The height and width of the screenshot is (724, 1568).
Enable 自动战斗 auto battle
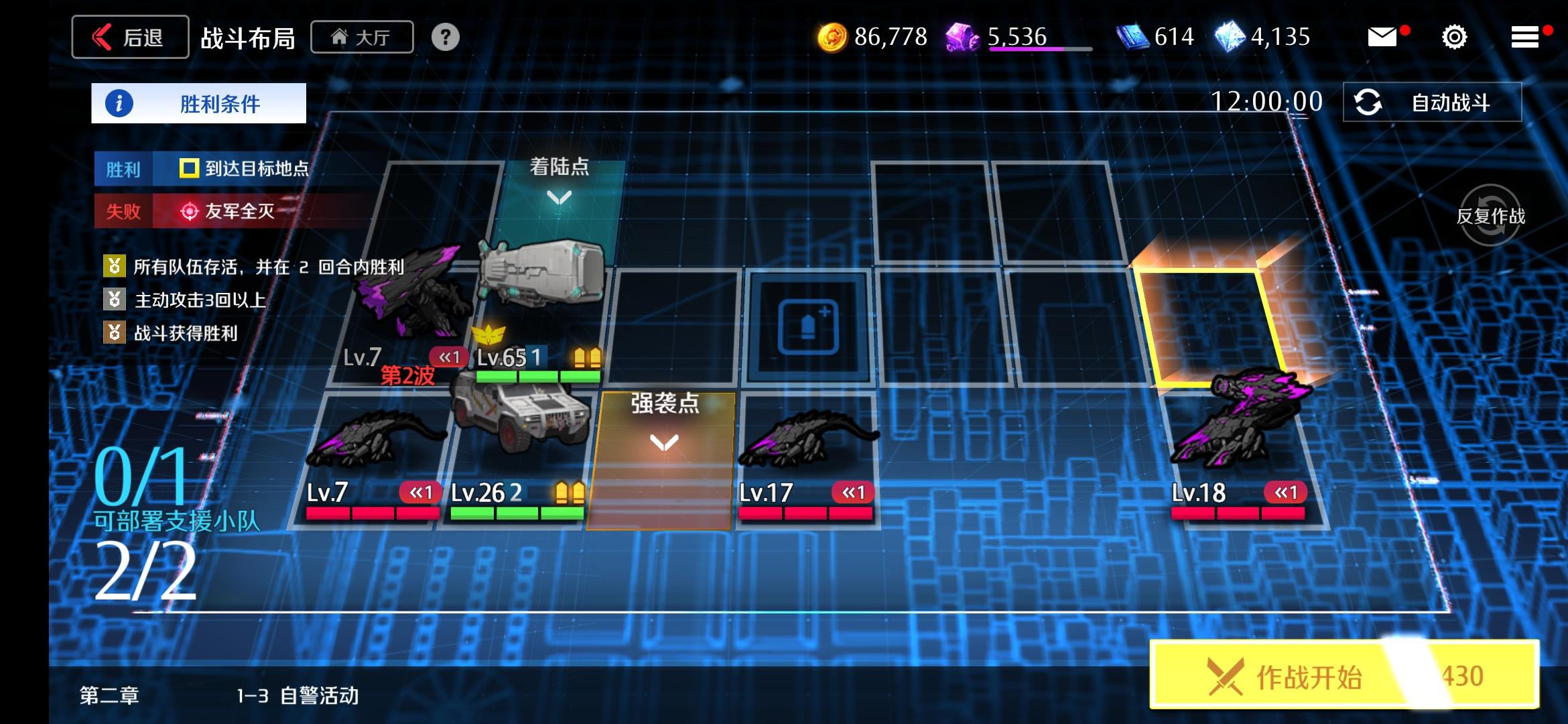coord(1434,101)
